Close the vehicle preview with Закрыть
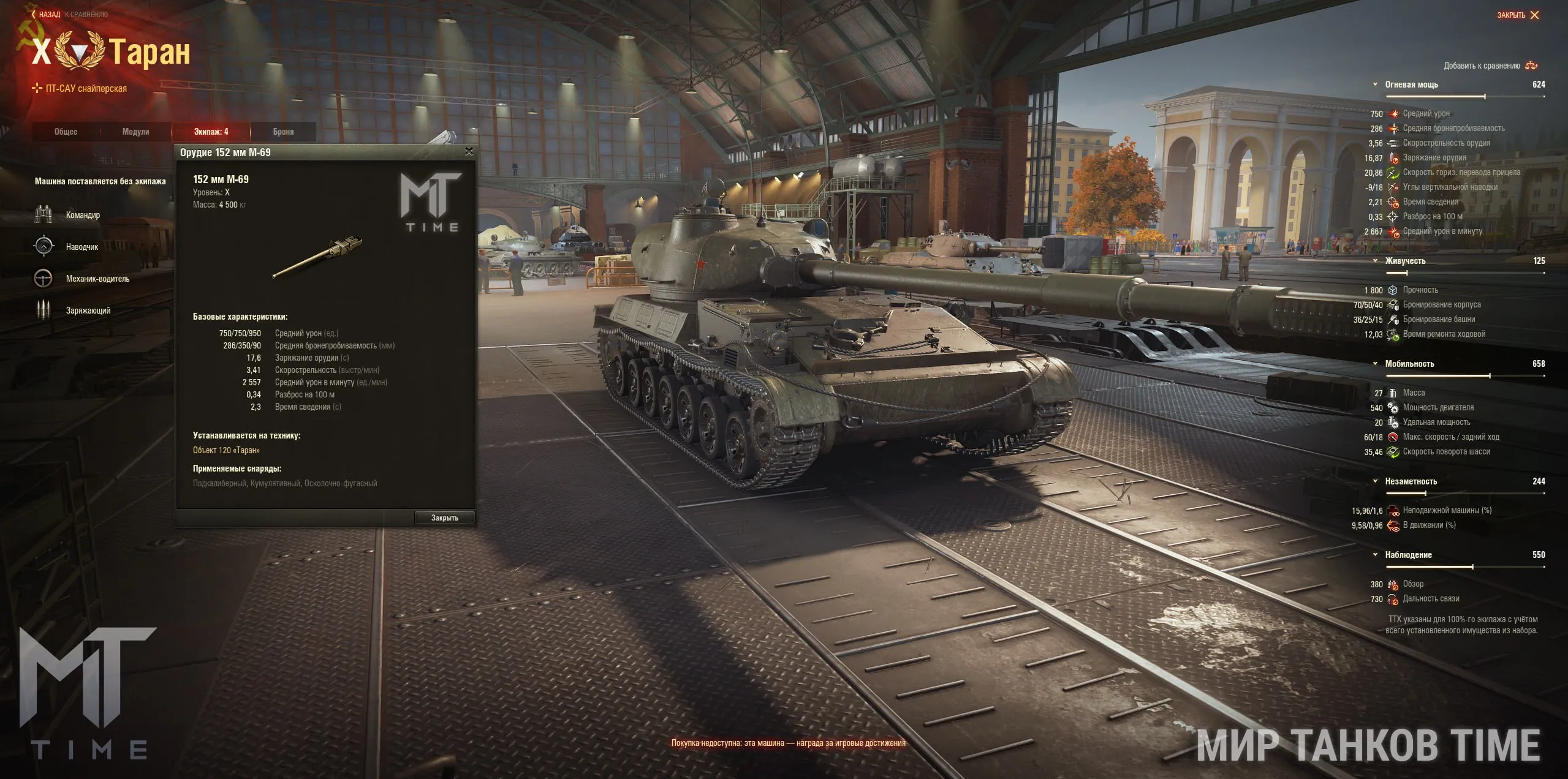The height and width of the screenshot is (779, 1568). [x=1517, y=15]
